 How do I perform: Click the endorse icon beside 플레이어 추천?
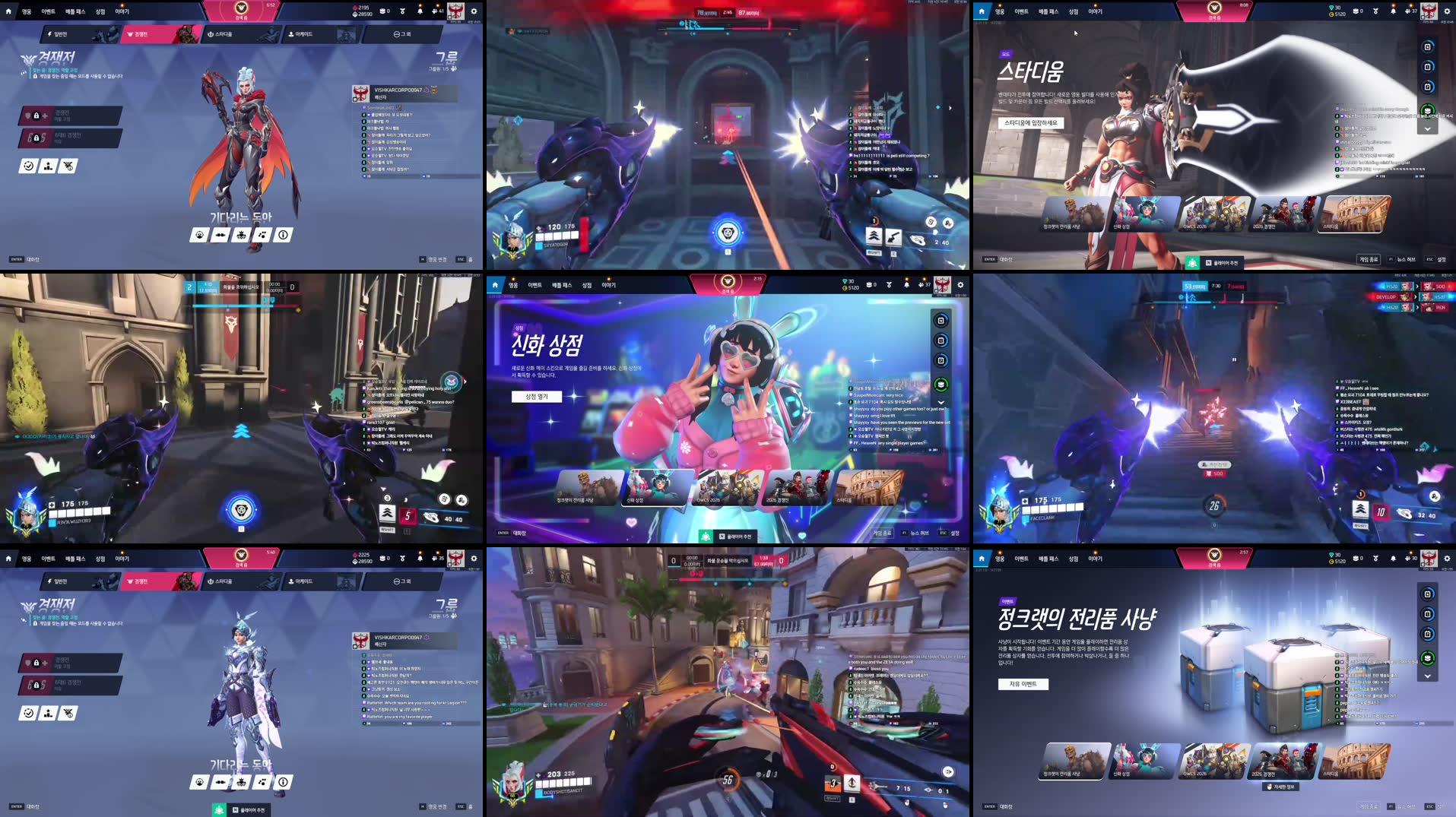click(x=706, y=535)
